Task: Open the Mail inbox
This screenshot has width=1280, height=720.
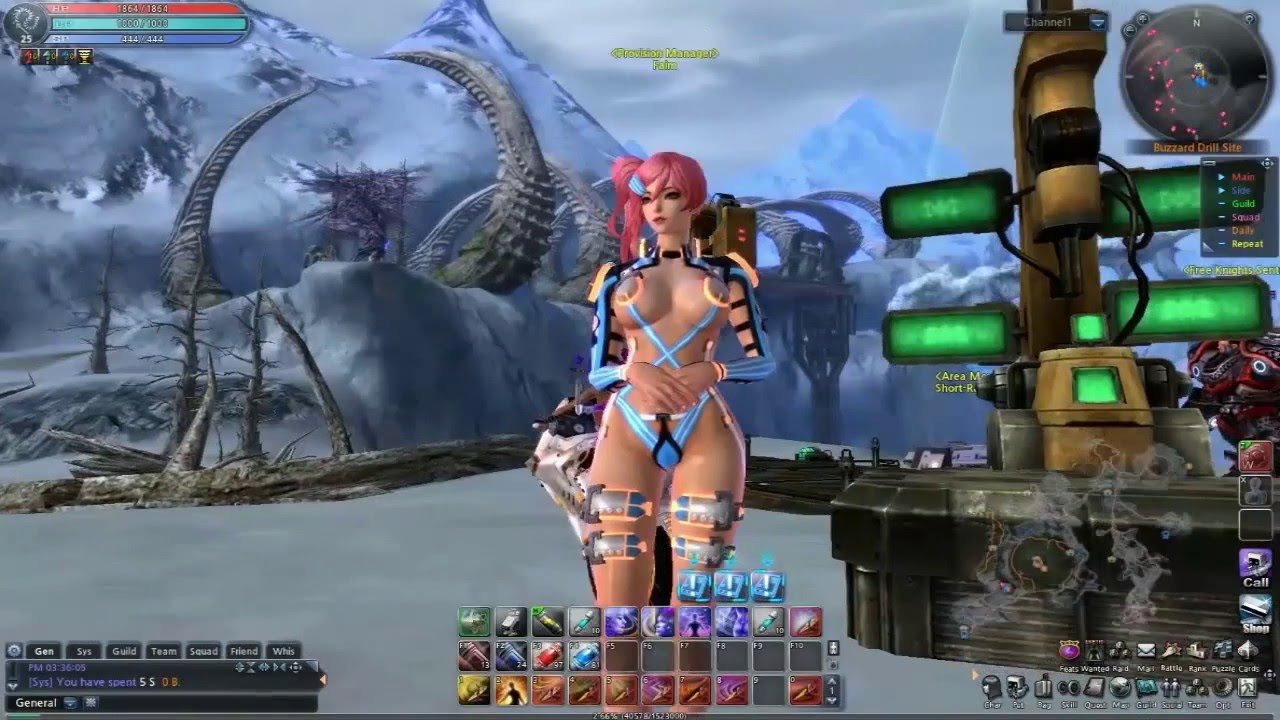Action: click(x=1146, y=652)
